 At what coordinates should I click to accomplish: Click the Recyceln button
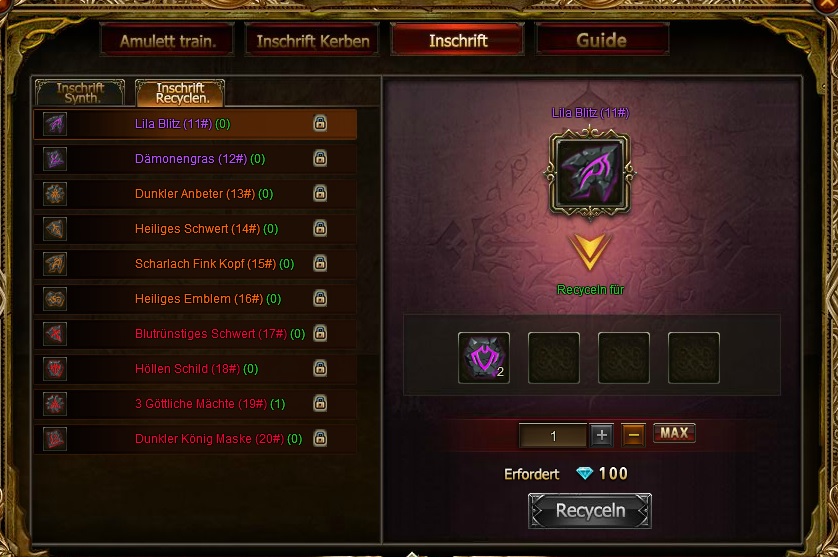pos(590,511)
